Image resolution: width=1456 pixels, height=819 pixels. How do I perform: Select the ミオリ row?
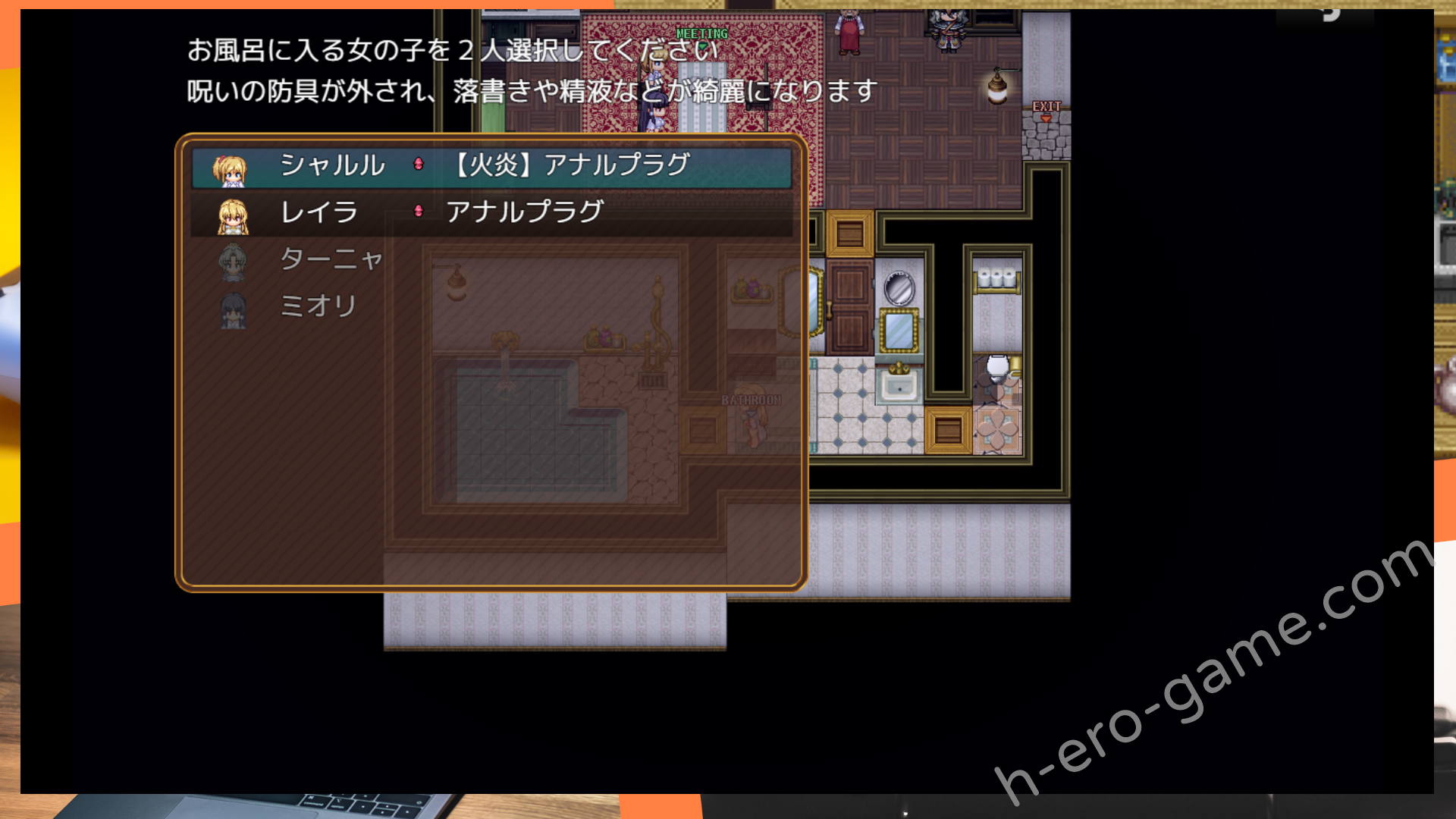tap(318, 307)
